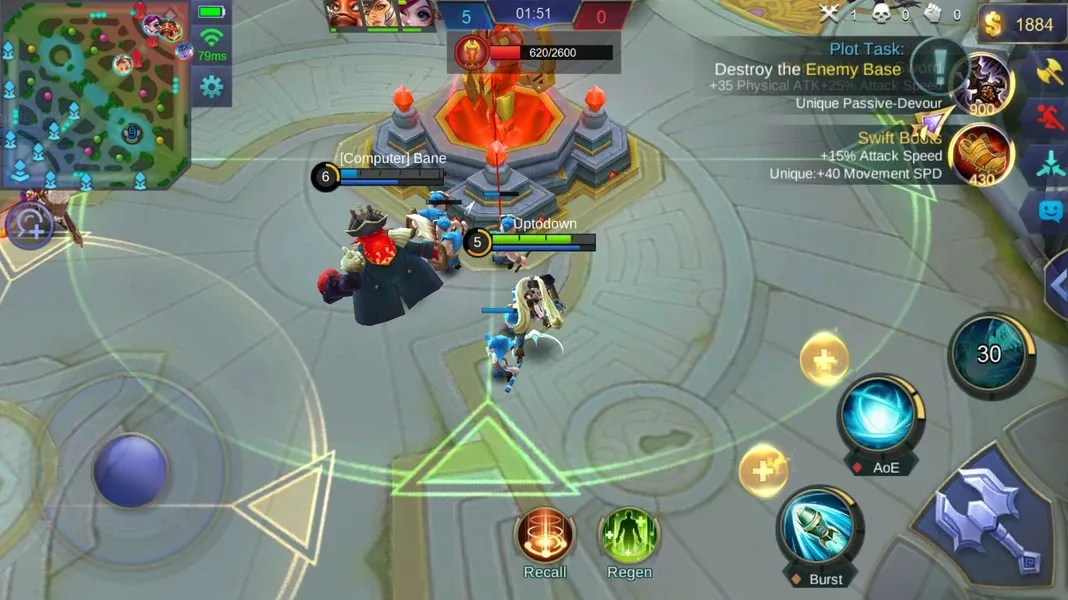The image size is (1068, 600).
Task: Send the axe attack quick command
Action: [x=1050, y=72]
